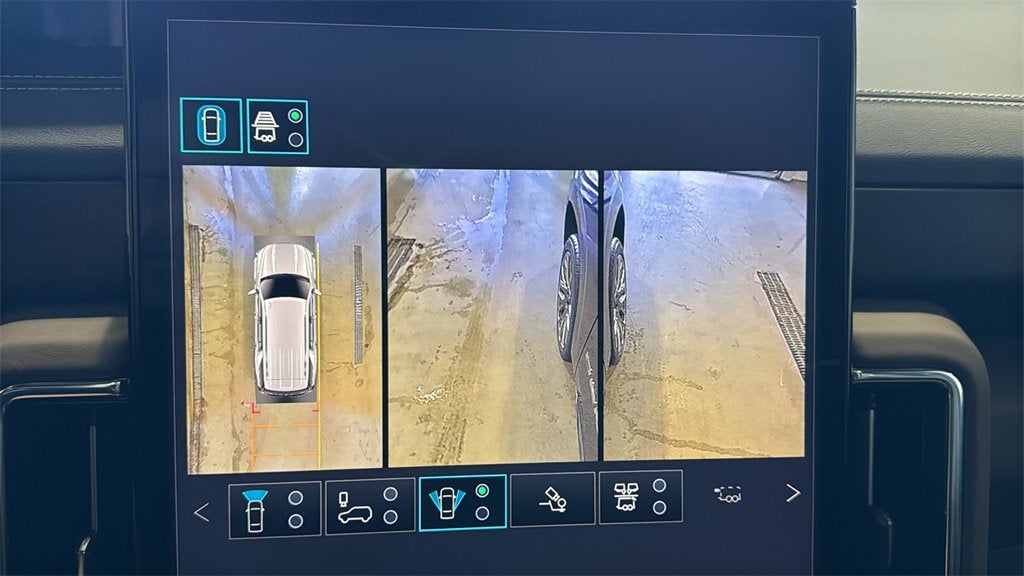Show next camera views with right arrow
The image size is (1024, 576).
[793, 493]
